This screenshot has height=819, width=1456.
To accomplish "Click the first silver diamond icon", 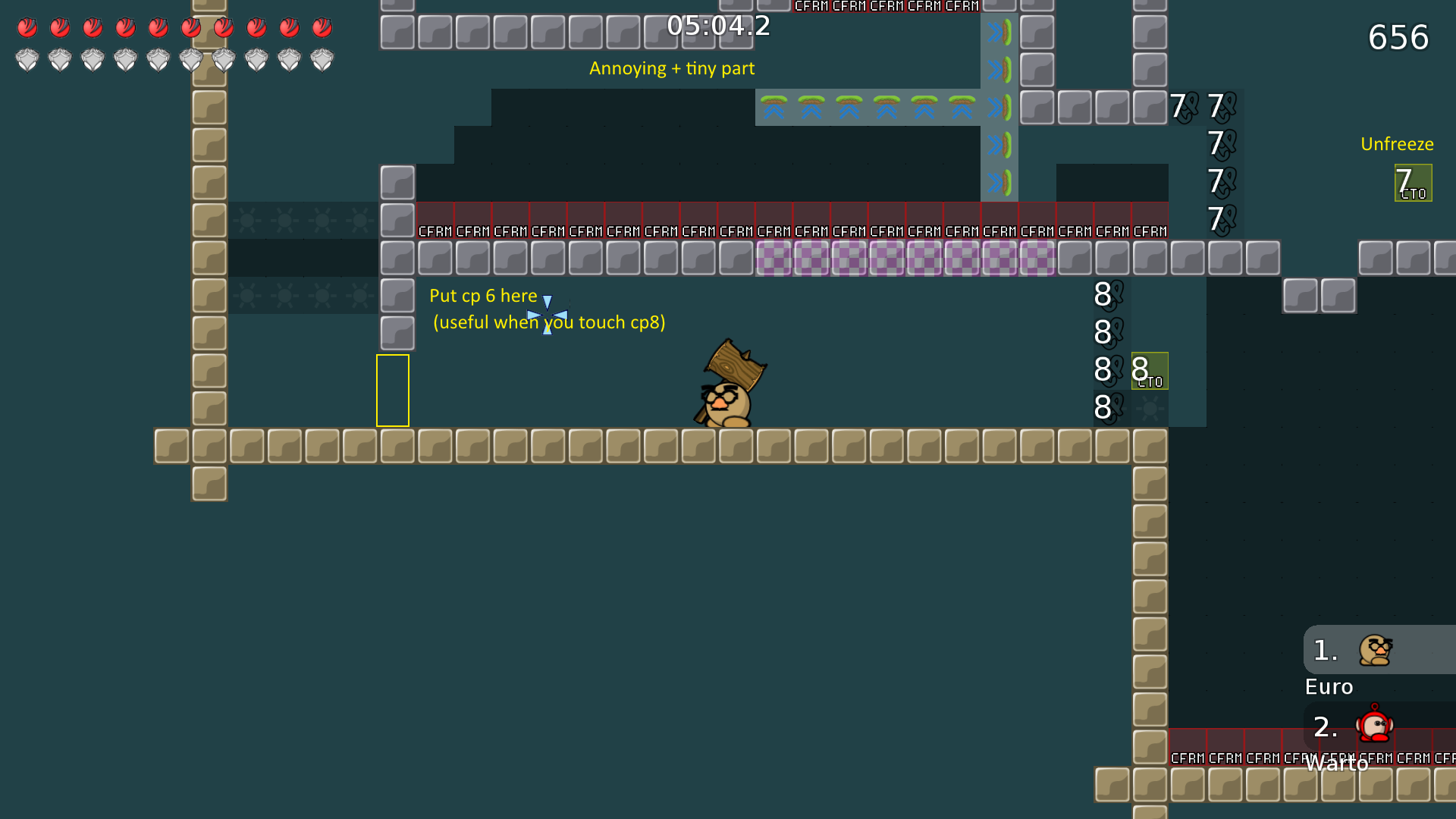I will (27, 58).
